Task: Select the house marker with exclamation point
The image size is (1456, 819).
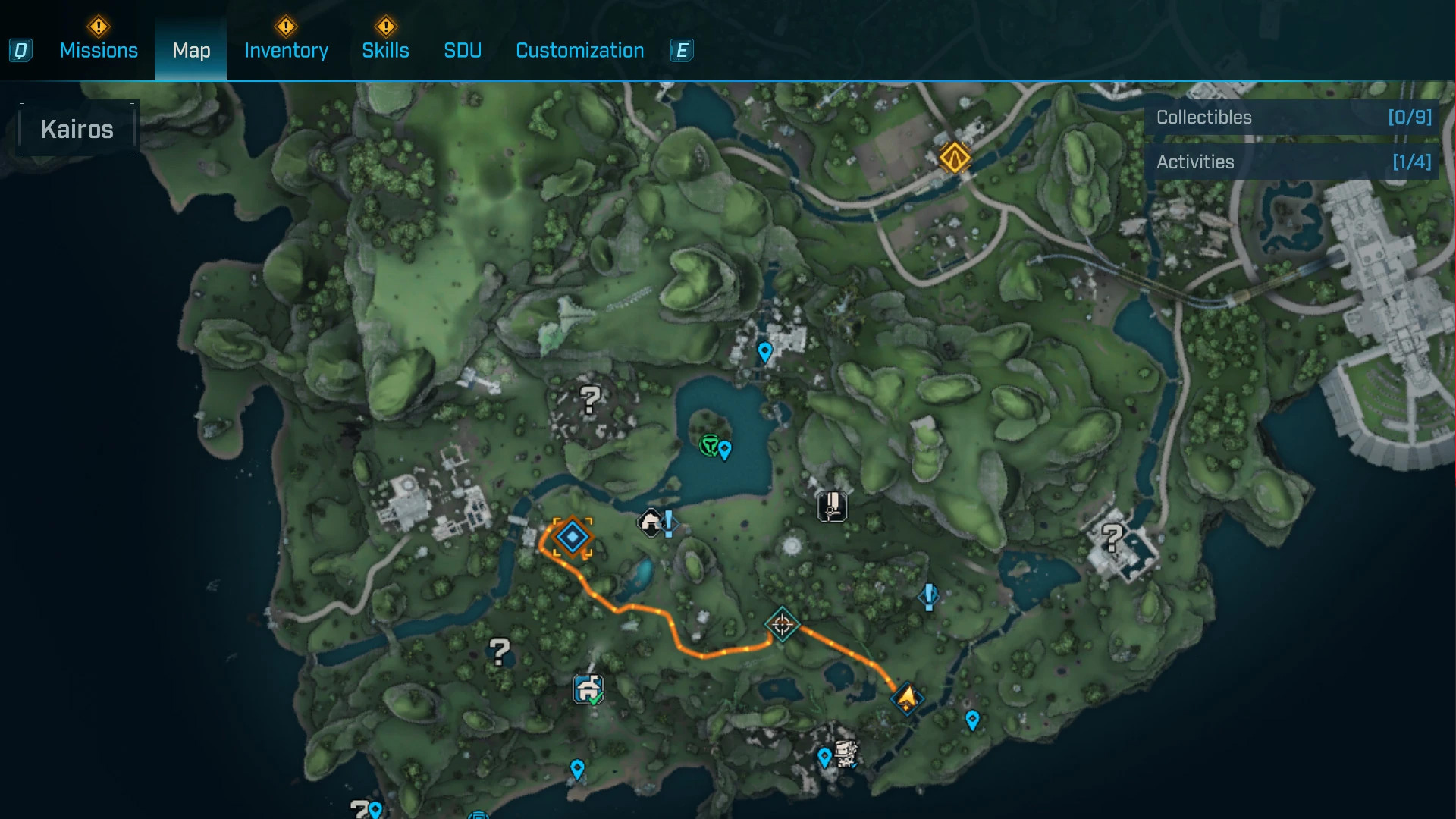Action: [651, 522]
